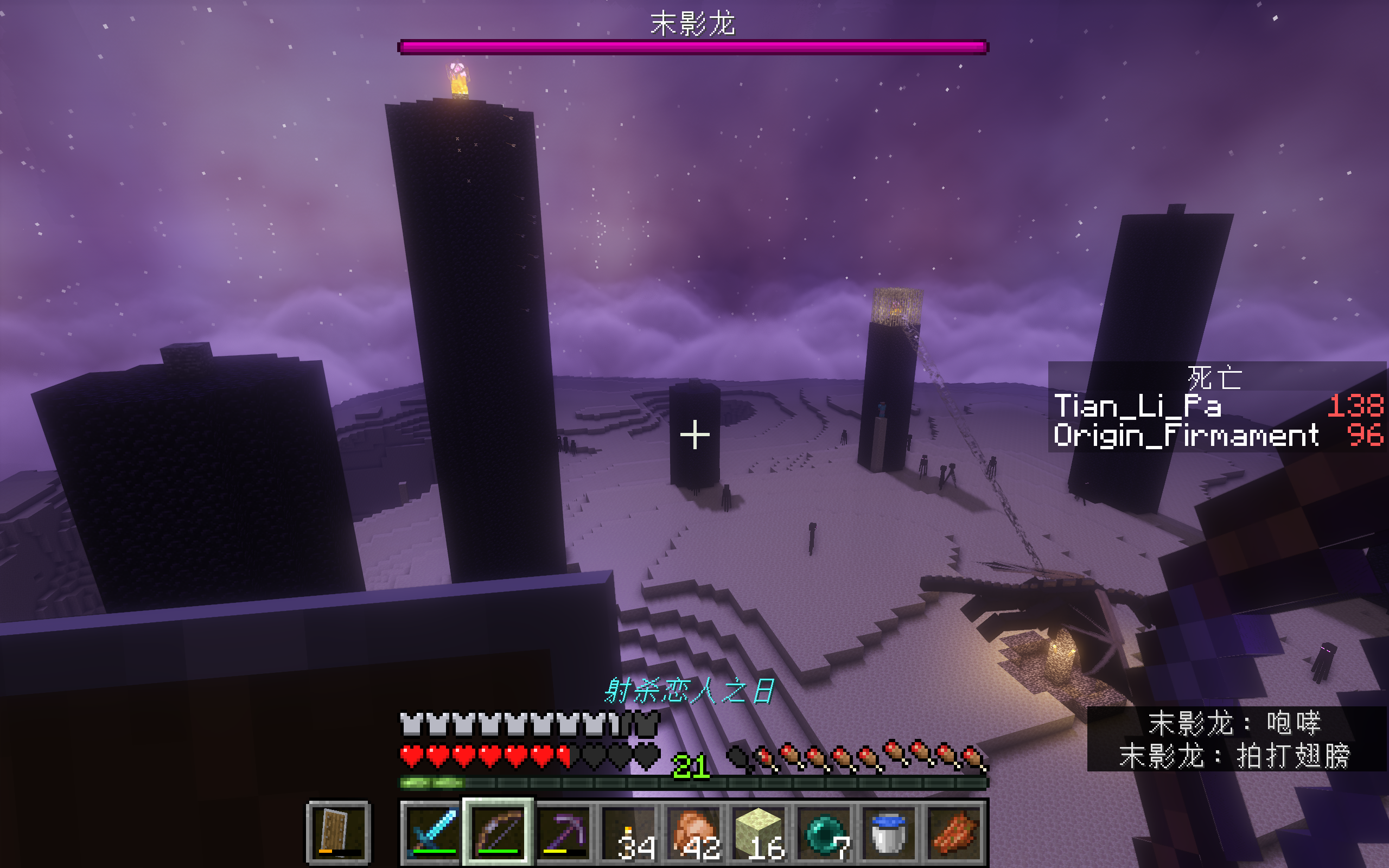Screen dimensions: 1389x868
Task: Click the shield offhand slot
Action: point(339,832)
